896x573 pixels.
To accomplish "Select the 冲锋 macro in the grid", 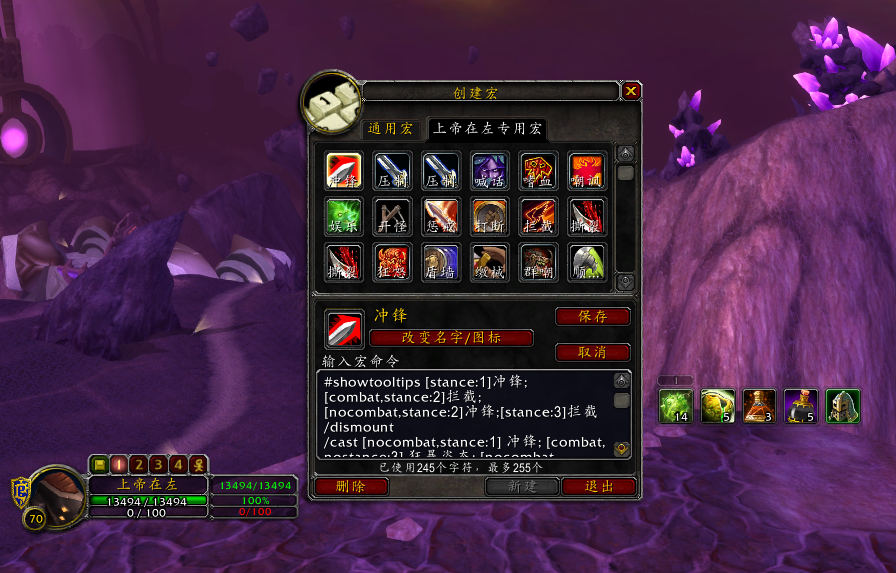I will (x=344, y=171).
